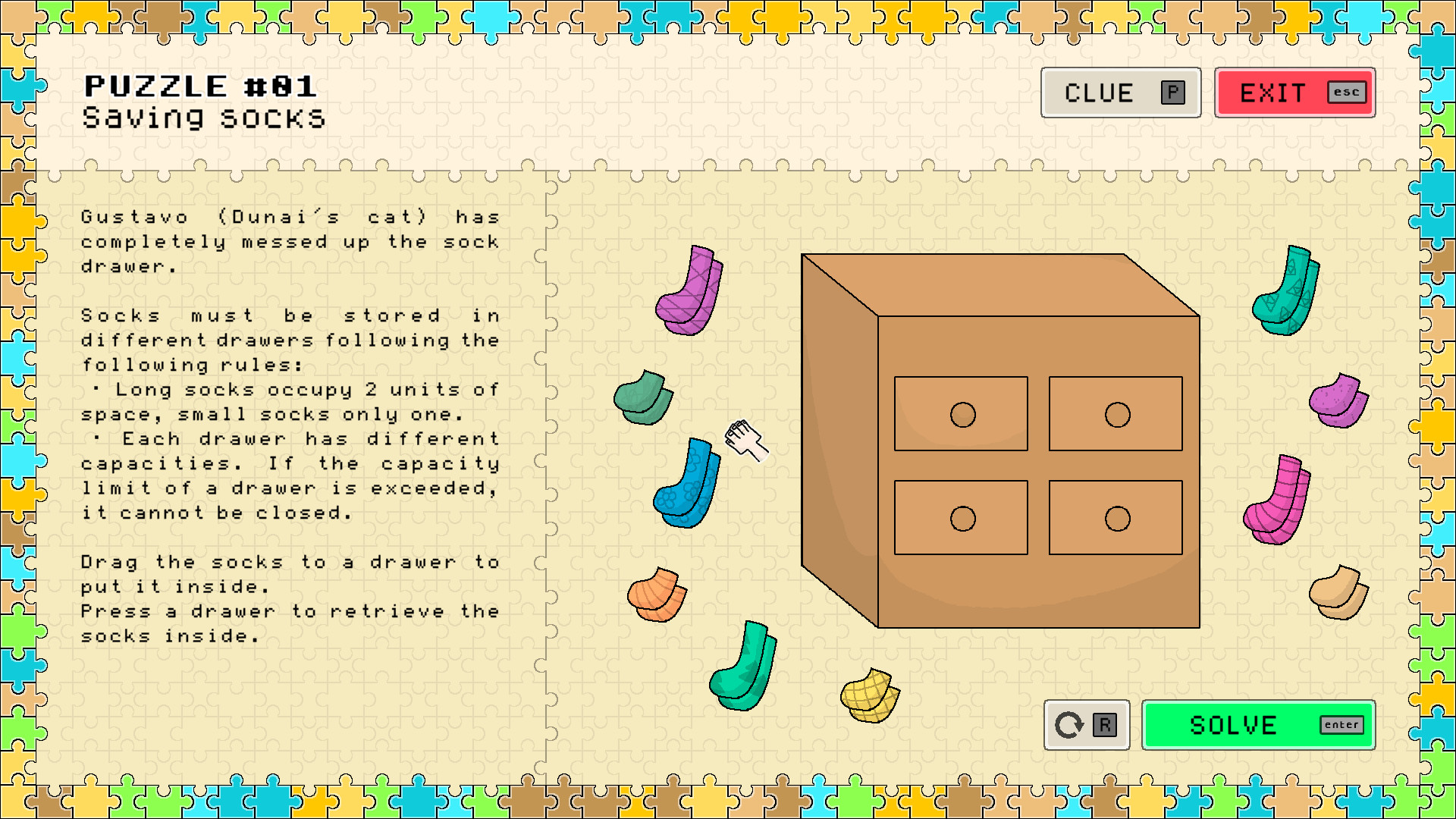1456x819 pixels.
Task: Select the green small sock near the cursor
Action: (641, 398)
